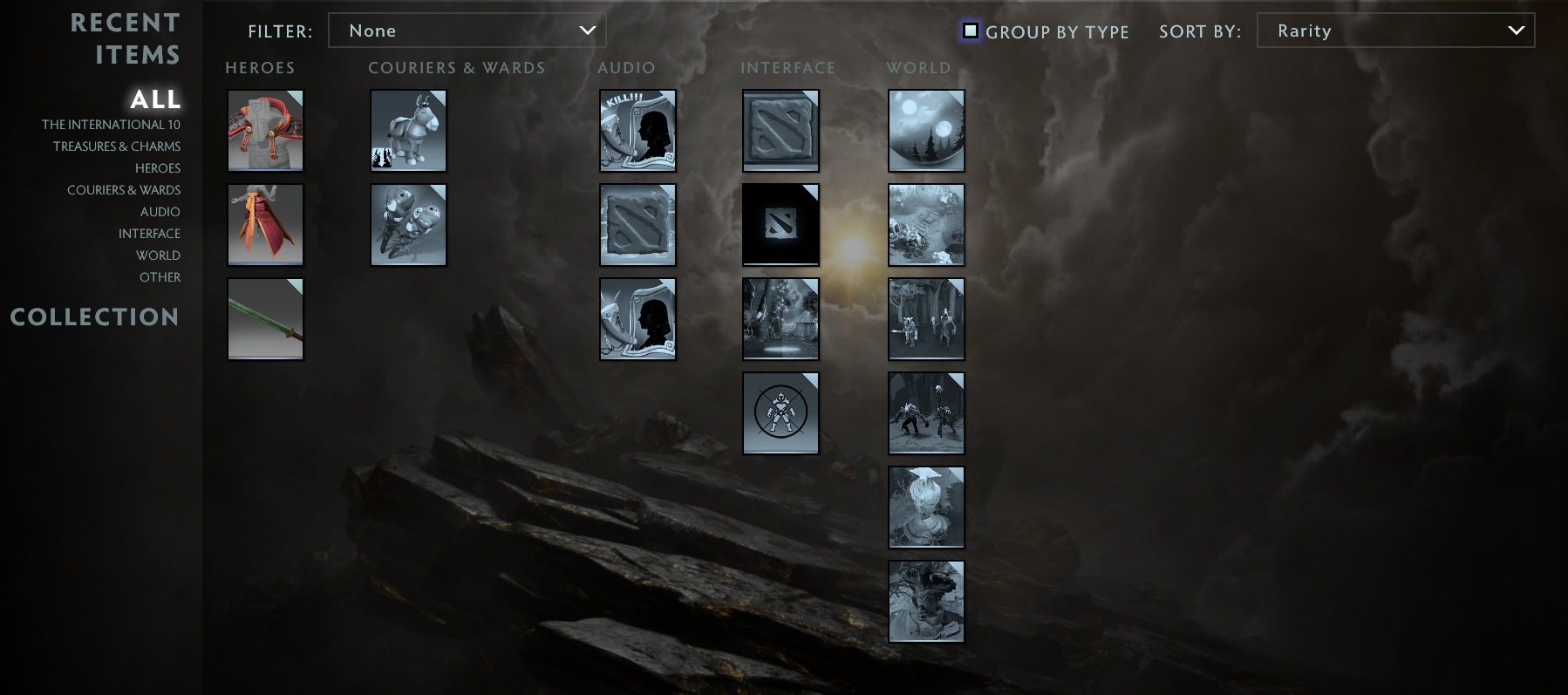Image resolution: width=1568 pixels, height=695 pixels.
Task: Select the red armored mantle hero item
Action: (x=265, y=130)
